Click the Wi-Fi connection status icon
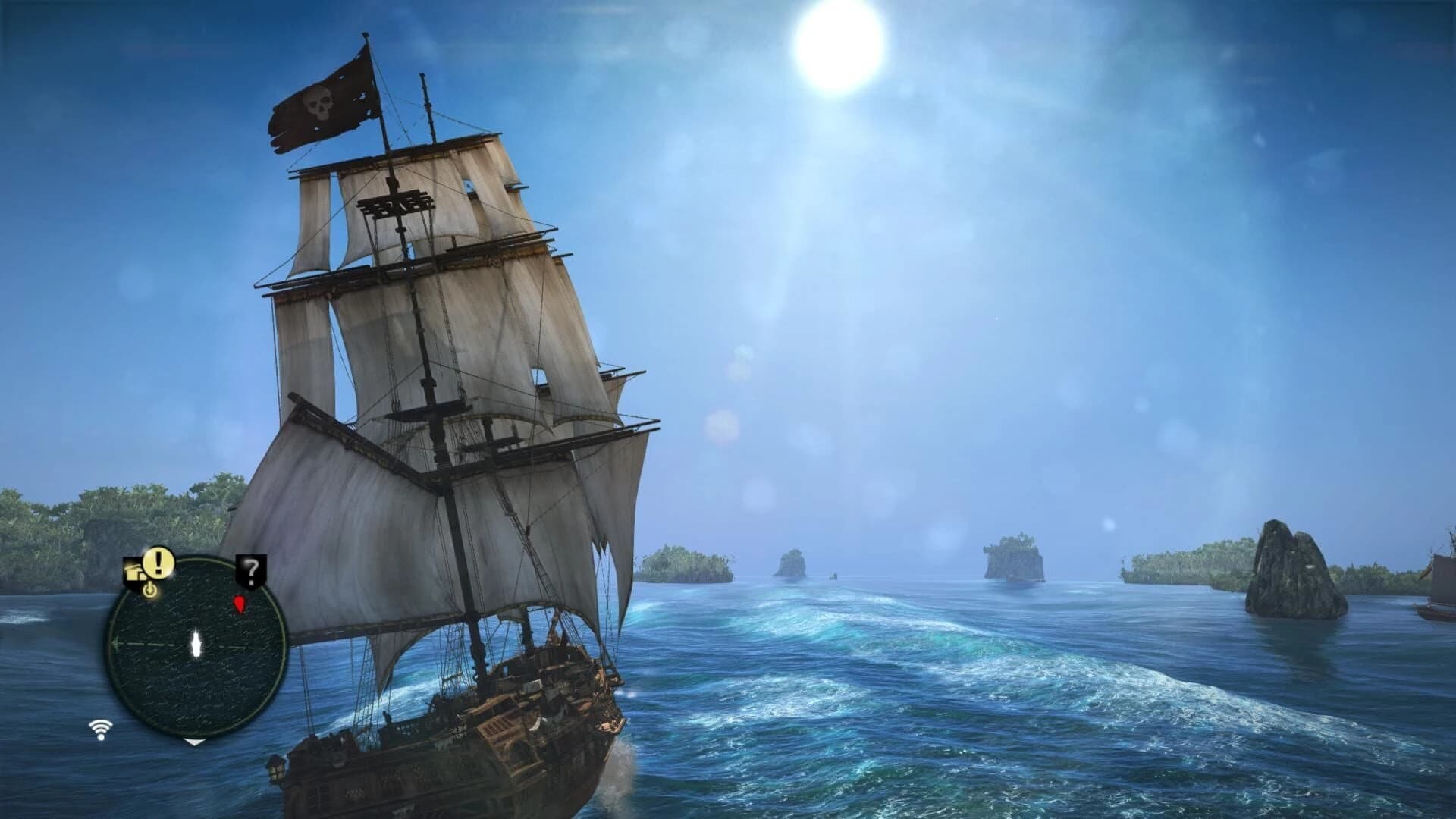The width and height of the screenshot is (1456, 819). point(101,729)
